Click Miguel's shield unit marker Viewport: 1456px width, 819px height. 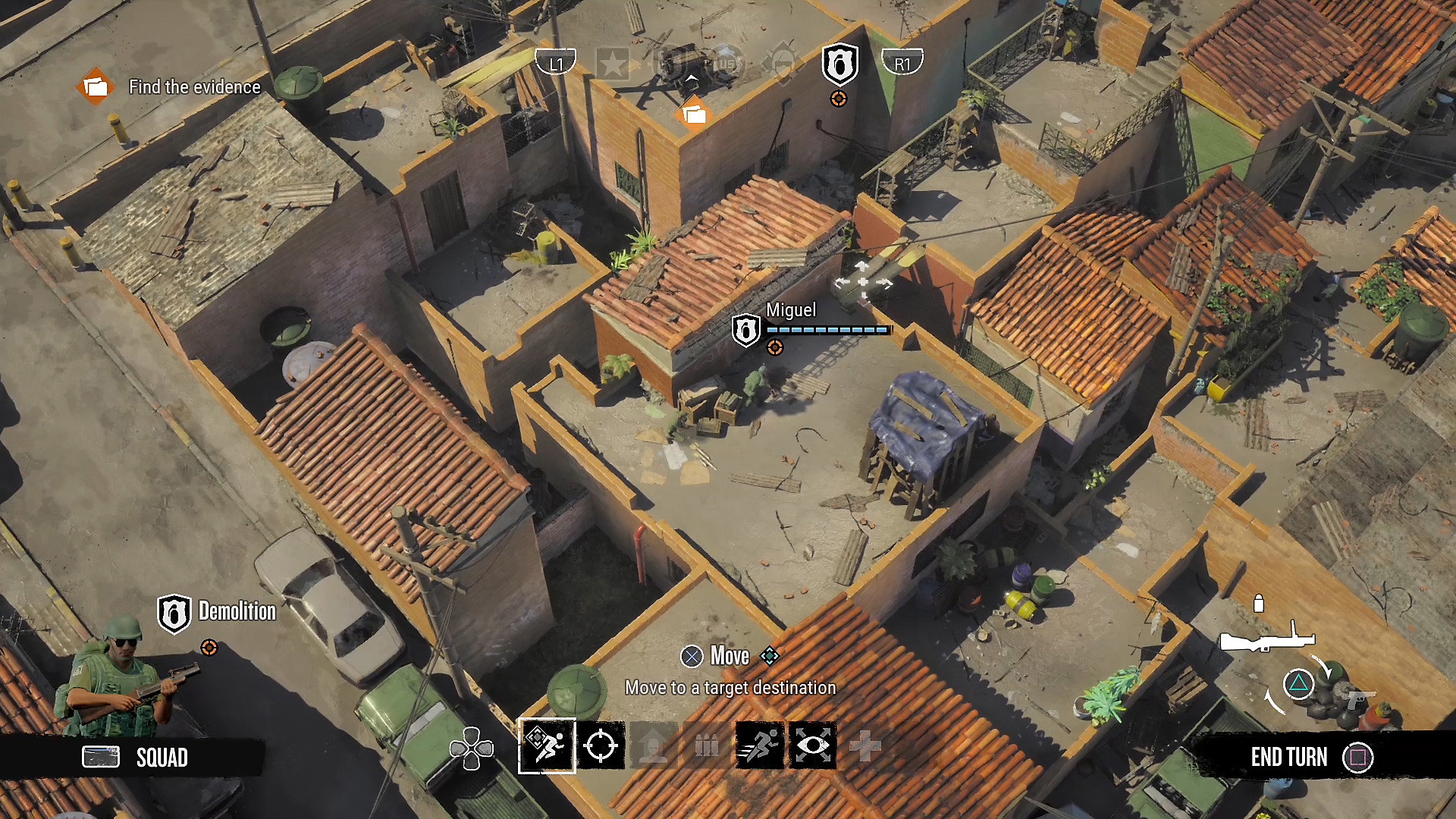[x=745, y=331]
